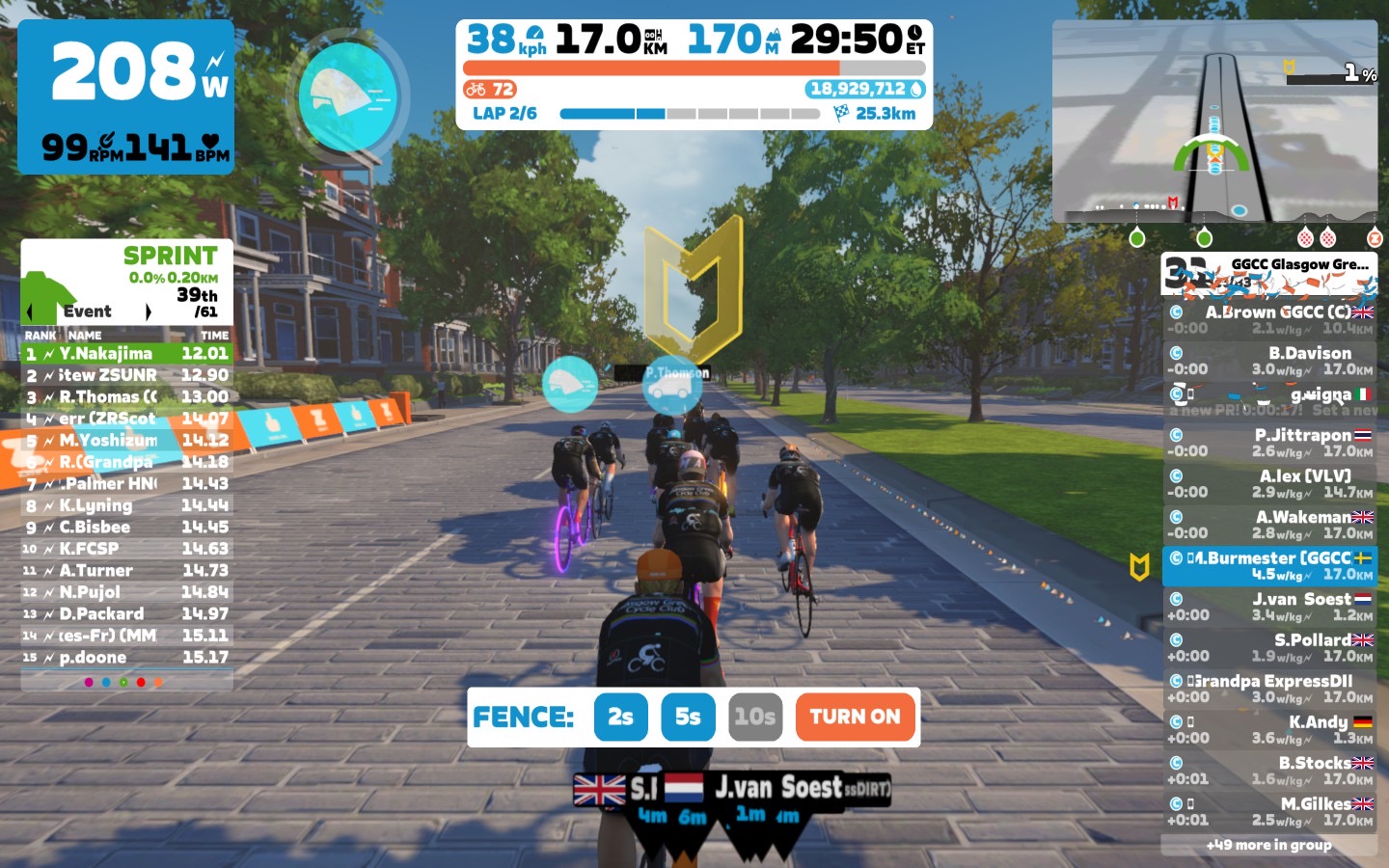This screenshot has width=1389, height=868.
Task: Show previous sprint leaderboard with left arrow
Action: tap(31, 312)
